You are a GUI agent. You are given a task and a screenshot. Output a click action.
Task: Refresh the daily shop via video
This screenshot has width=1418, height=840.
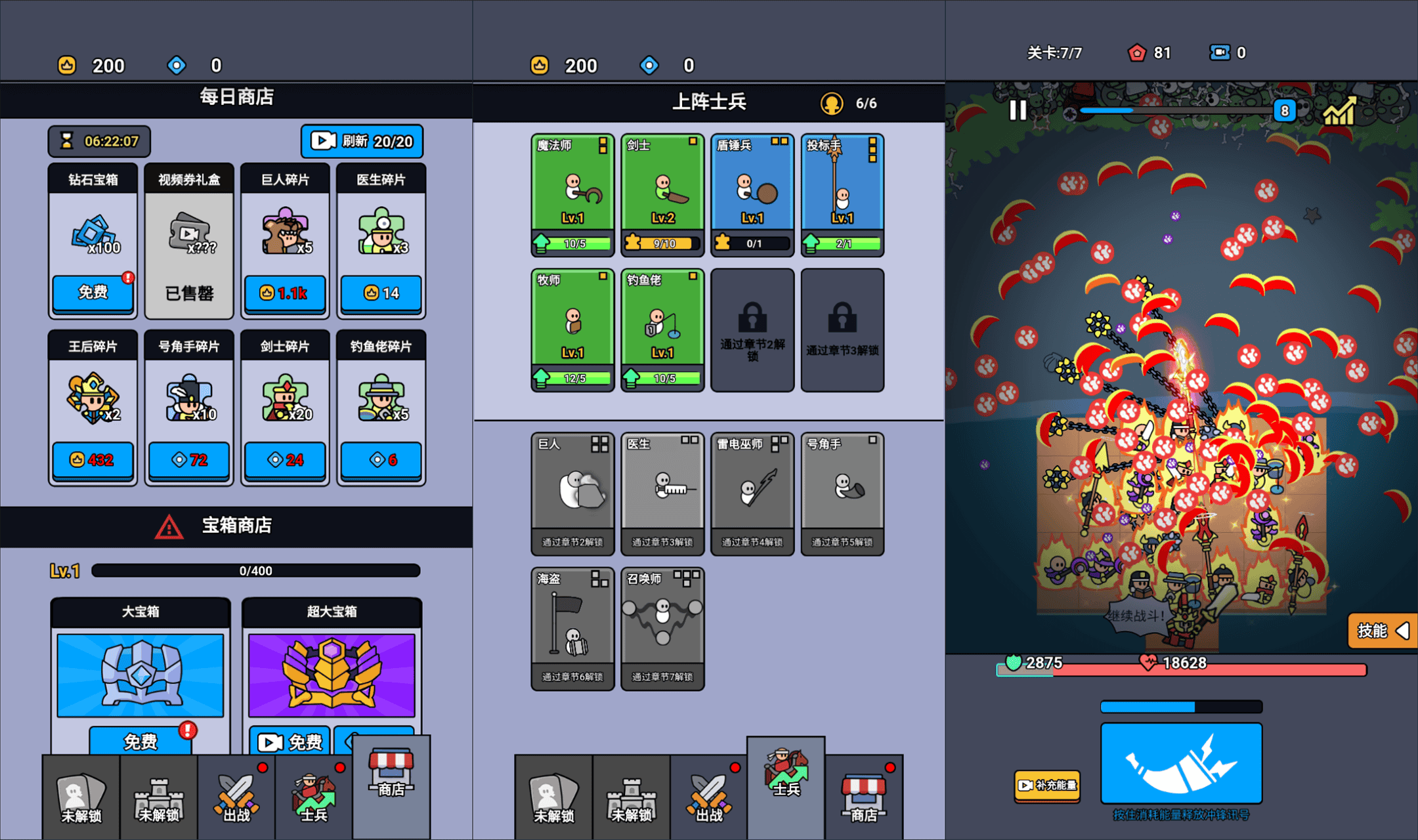click(x=362, y=141)
